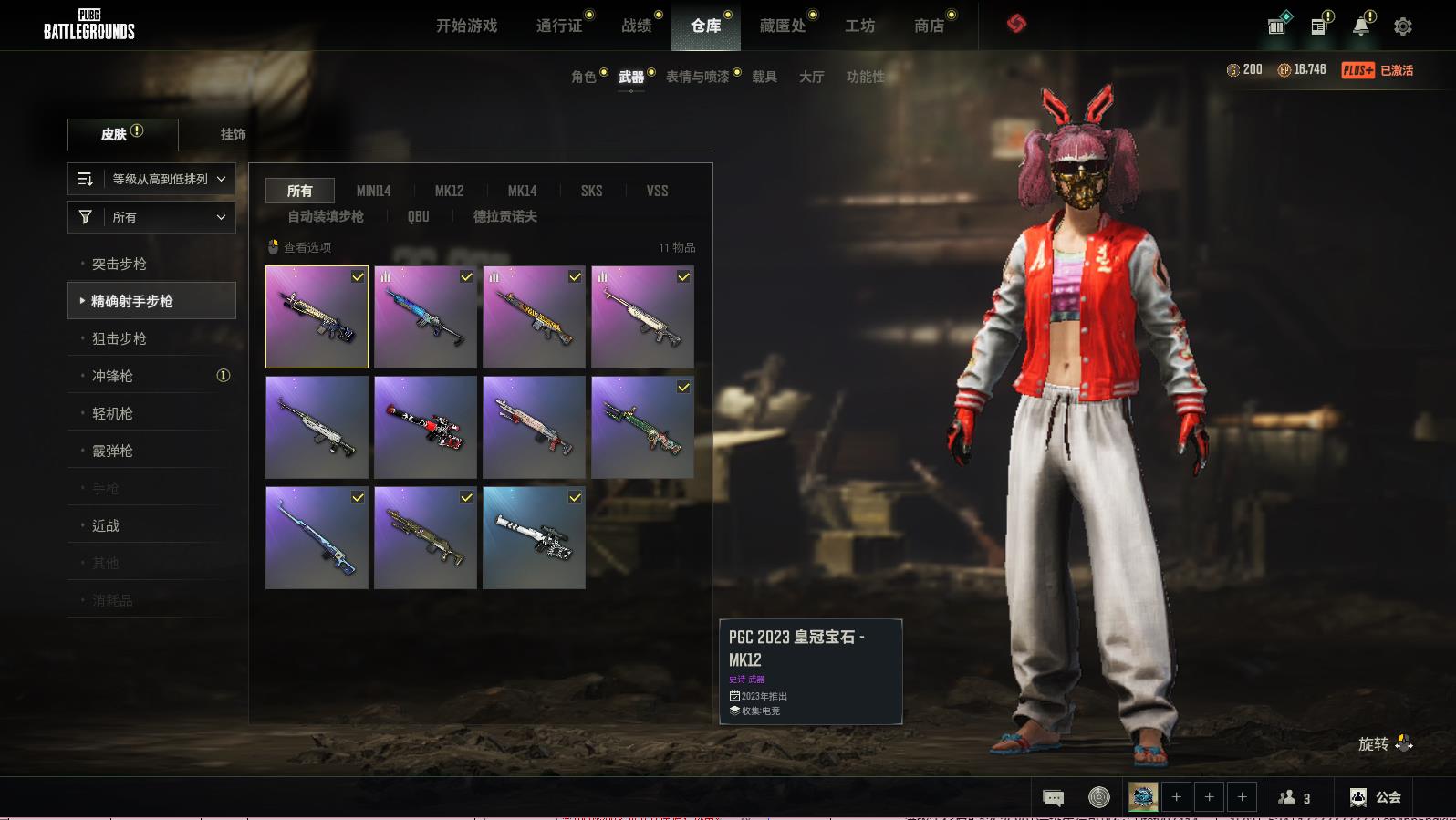Image resolution: width=1456 pixels, height=820 pixels.
Task: Open the settings gear icon
Action: point(1402,26)
